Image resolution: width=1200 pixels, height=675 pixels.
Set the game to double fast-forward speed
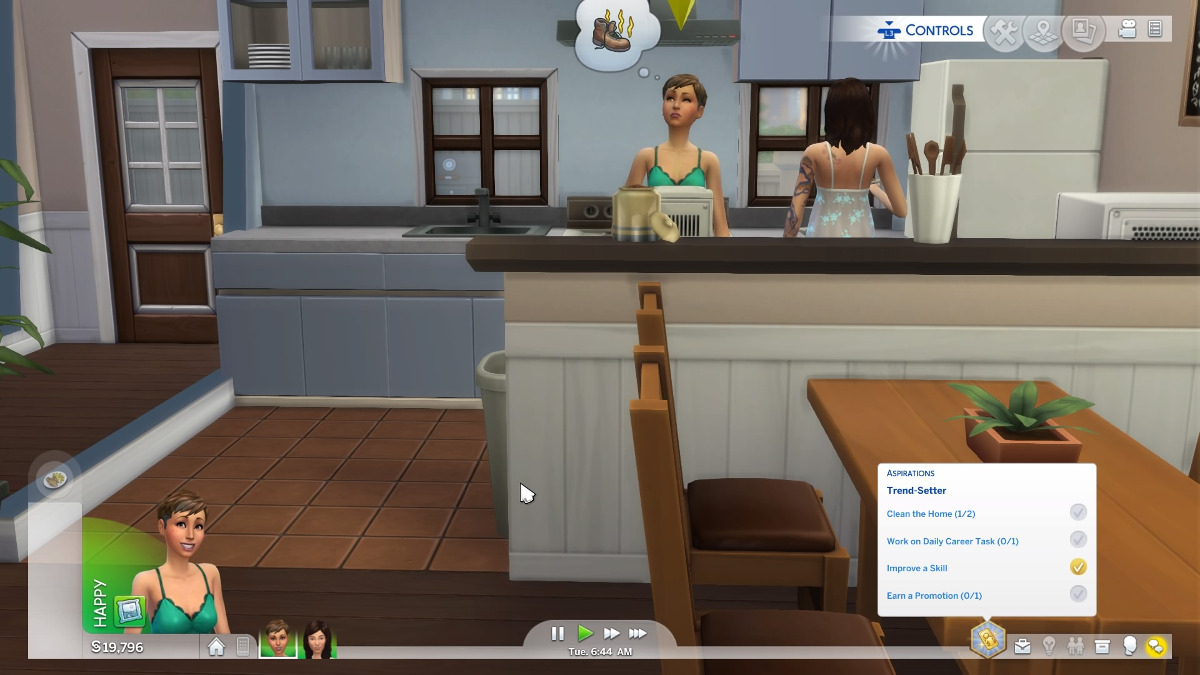pos(611,633)
